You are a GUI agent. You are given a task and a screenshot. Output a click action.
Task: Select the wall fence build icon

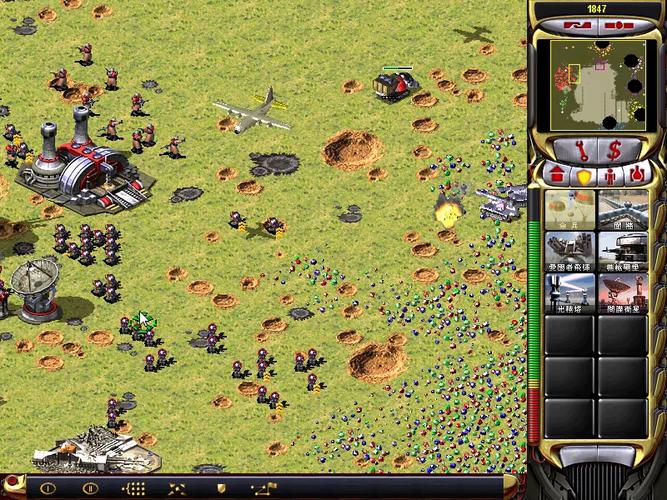click(622, 209)
